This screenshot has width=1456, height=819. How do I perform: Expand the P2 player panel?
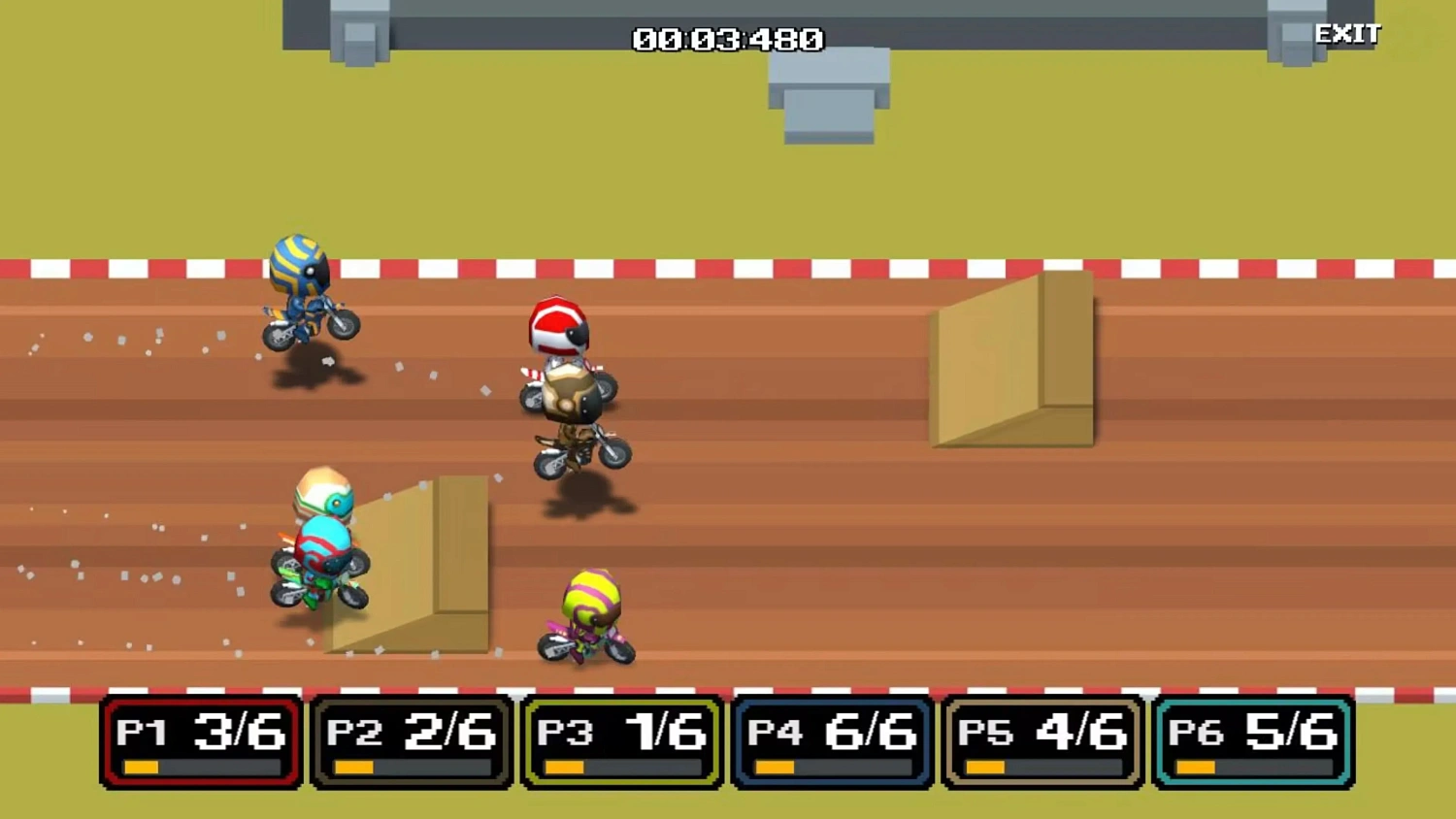pos(410,740)
